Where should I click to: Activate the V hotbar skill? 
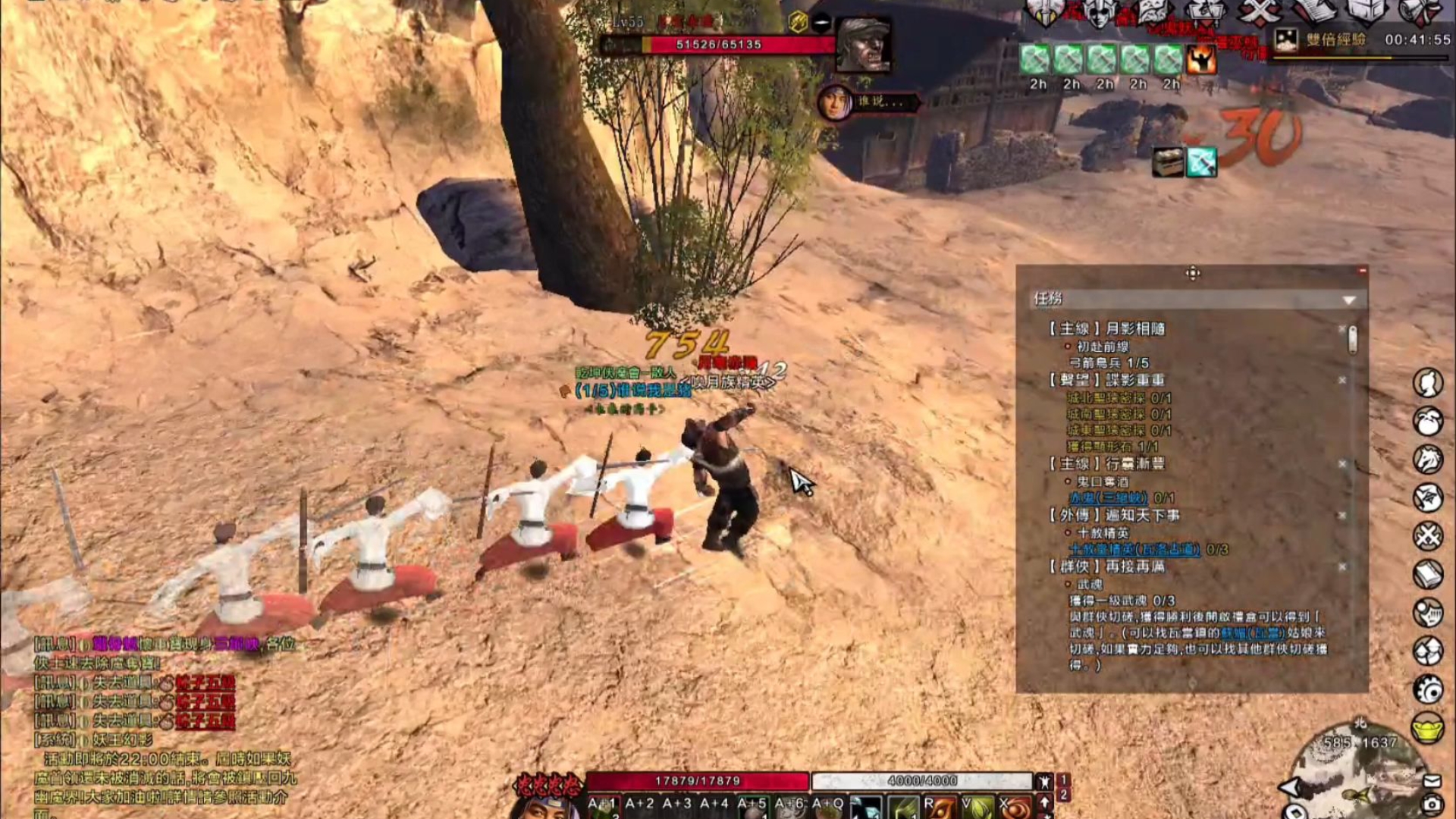pyautogui.click(x=977, y=807)
